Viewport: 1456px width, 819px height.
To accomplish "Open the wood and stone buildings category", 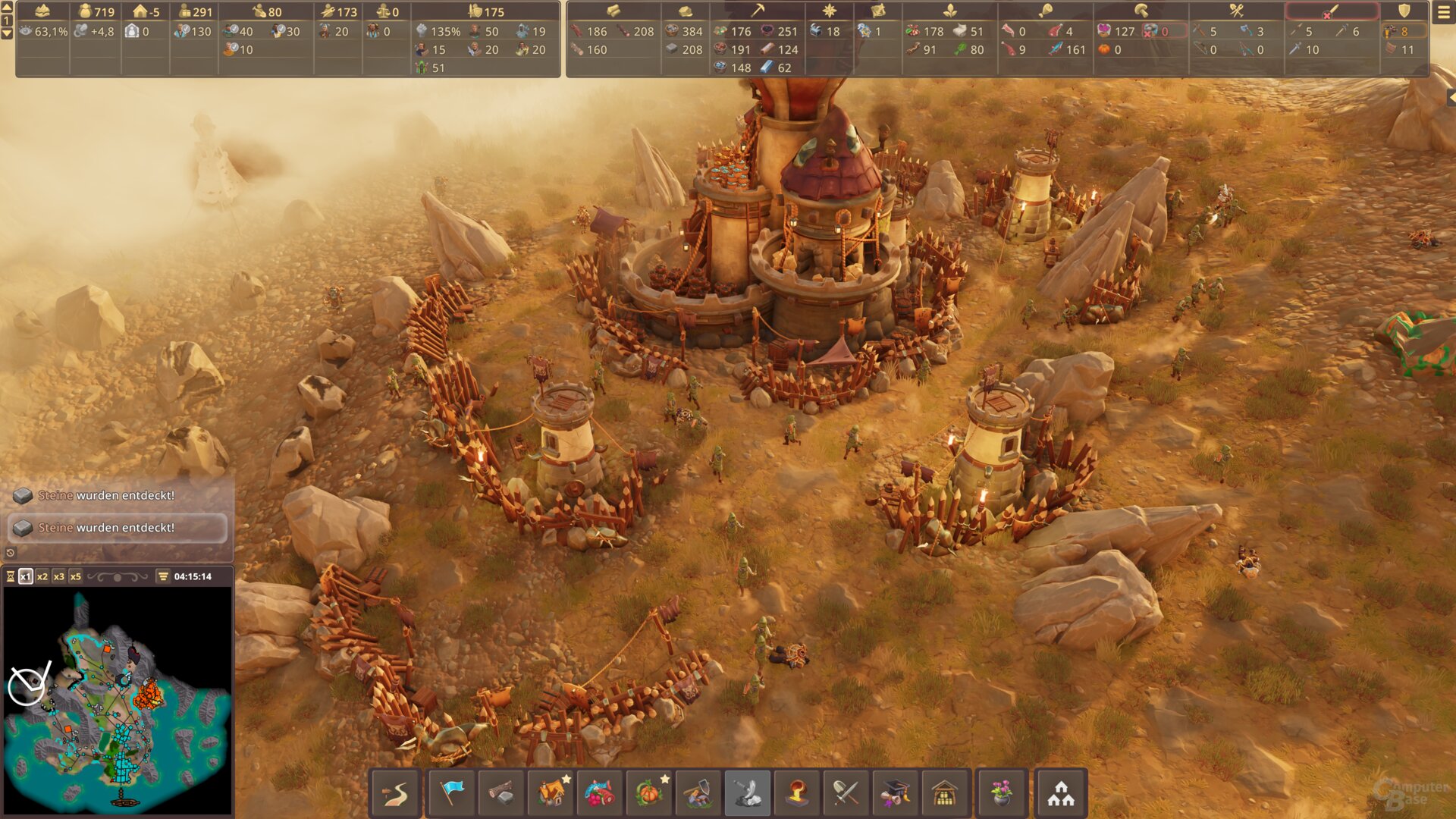I will coord(500,793).
